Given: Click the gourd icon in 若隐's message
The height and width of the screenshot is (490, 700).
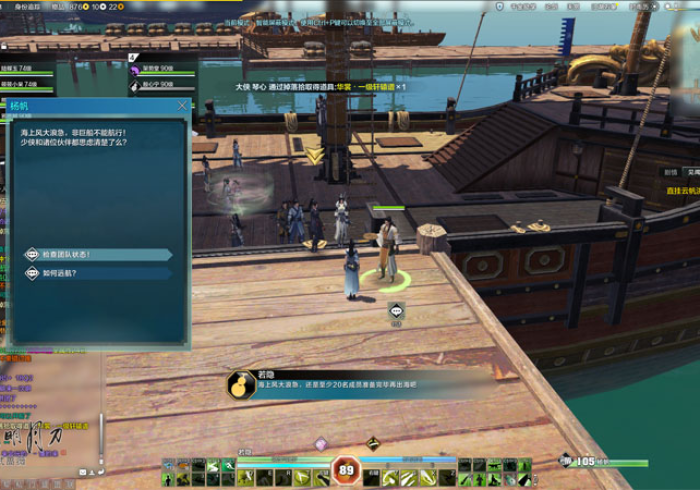Looking at the screenshot, I should tap(238, 384).
